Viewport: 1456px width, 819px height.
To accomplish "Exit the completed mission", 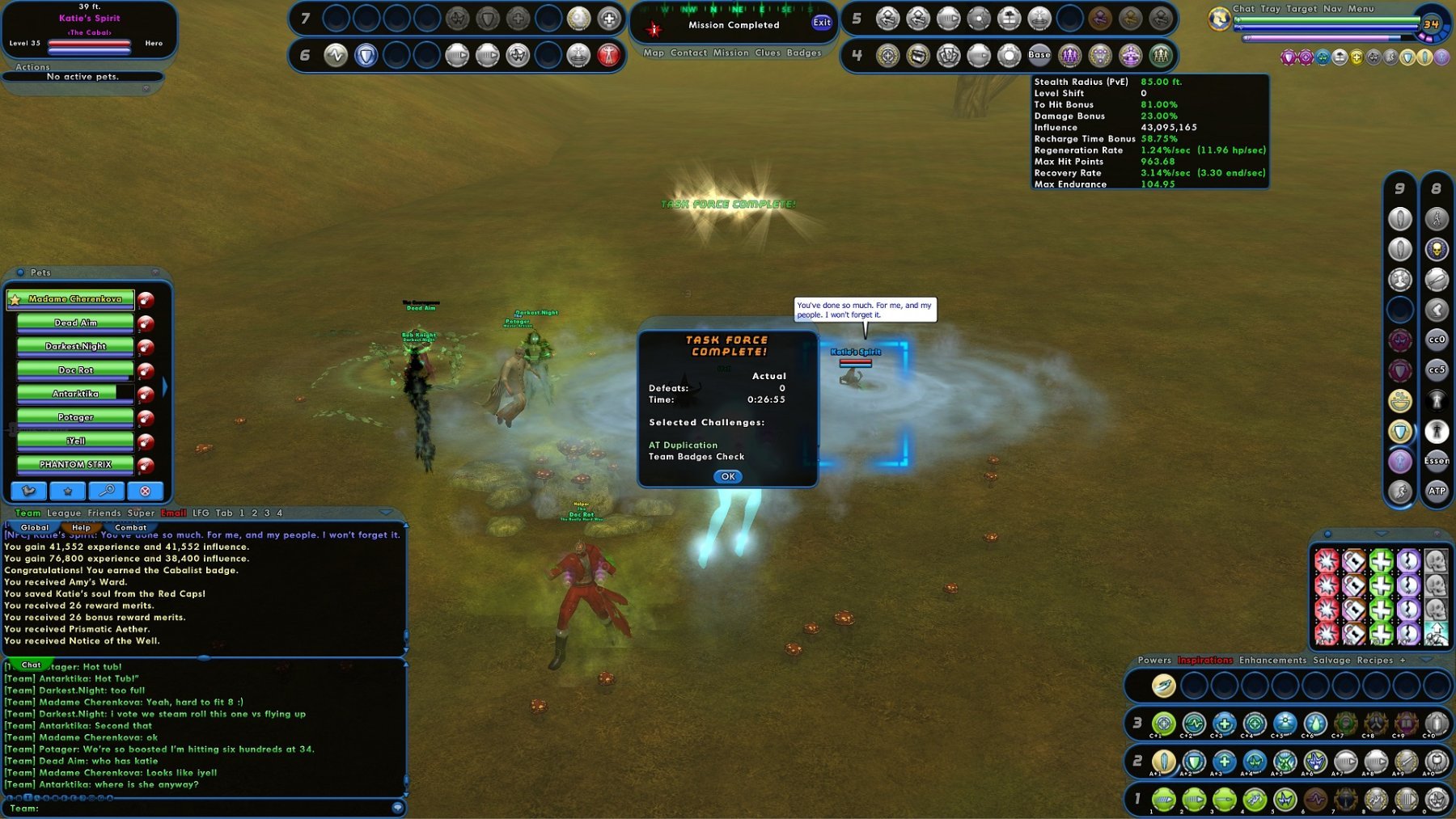I will point(822,23).
